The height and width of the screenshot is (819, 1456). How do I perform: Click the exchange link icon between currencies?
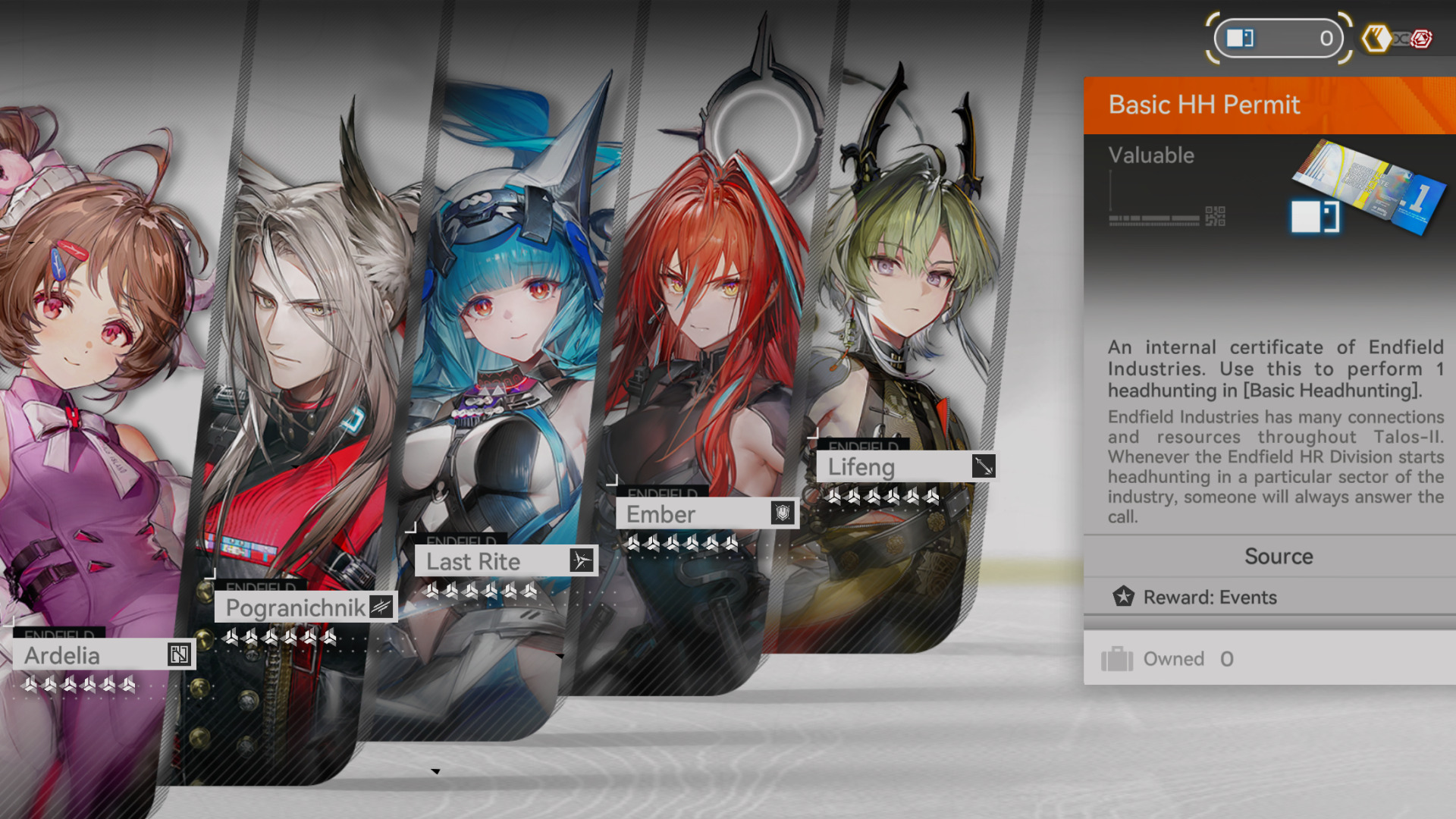[1401, 39]
